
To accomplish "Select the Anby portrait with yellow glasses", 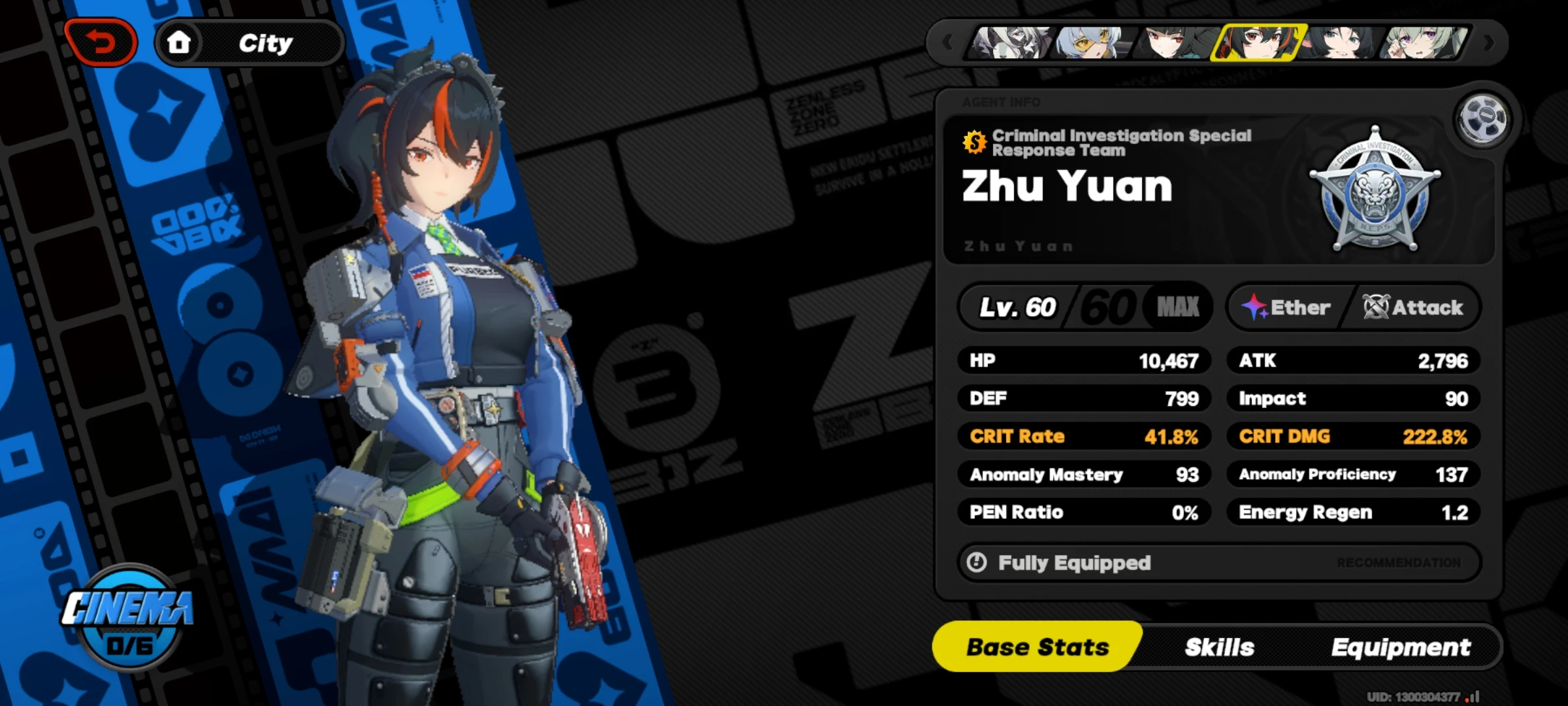I will (1092, 44).
